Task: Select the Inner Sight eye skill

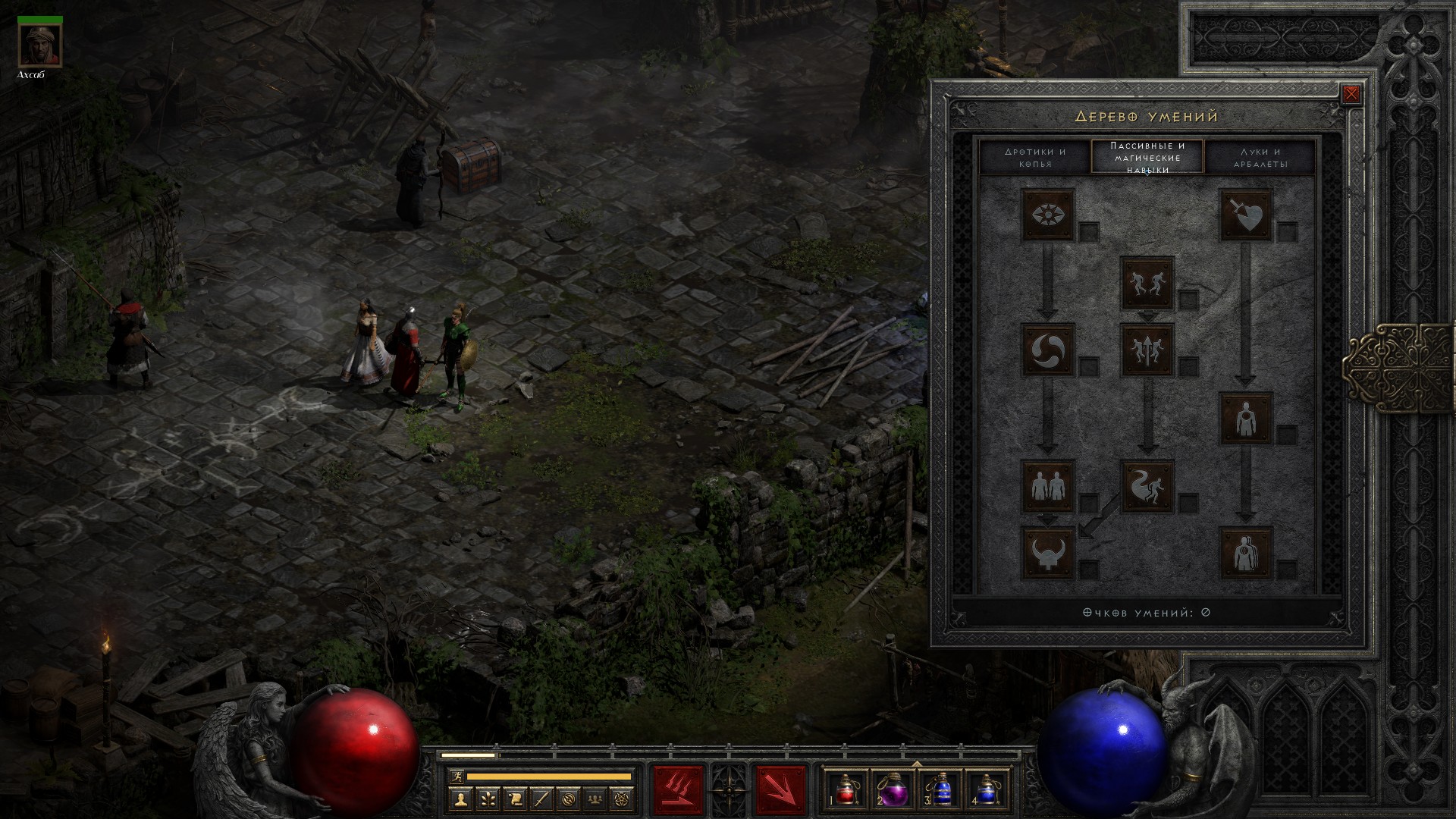Action: click(x=1048, y=215)
